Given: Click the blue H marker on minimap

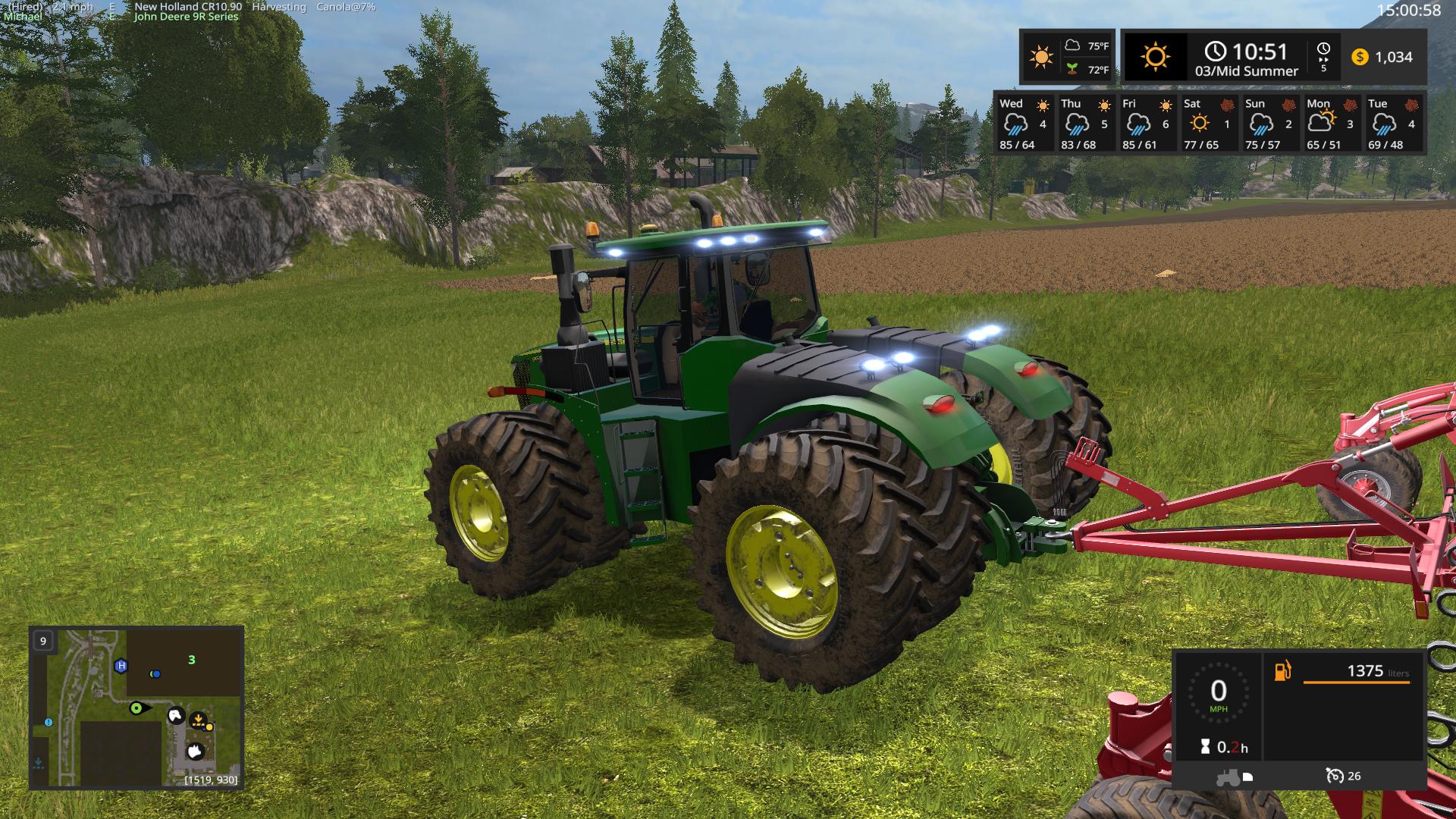Looking at the screenshot, I should click(121, 666).
